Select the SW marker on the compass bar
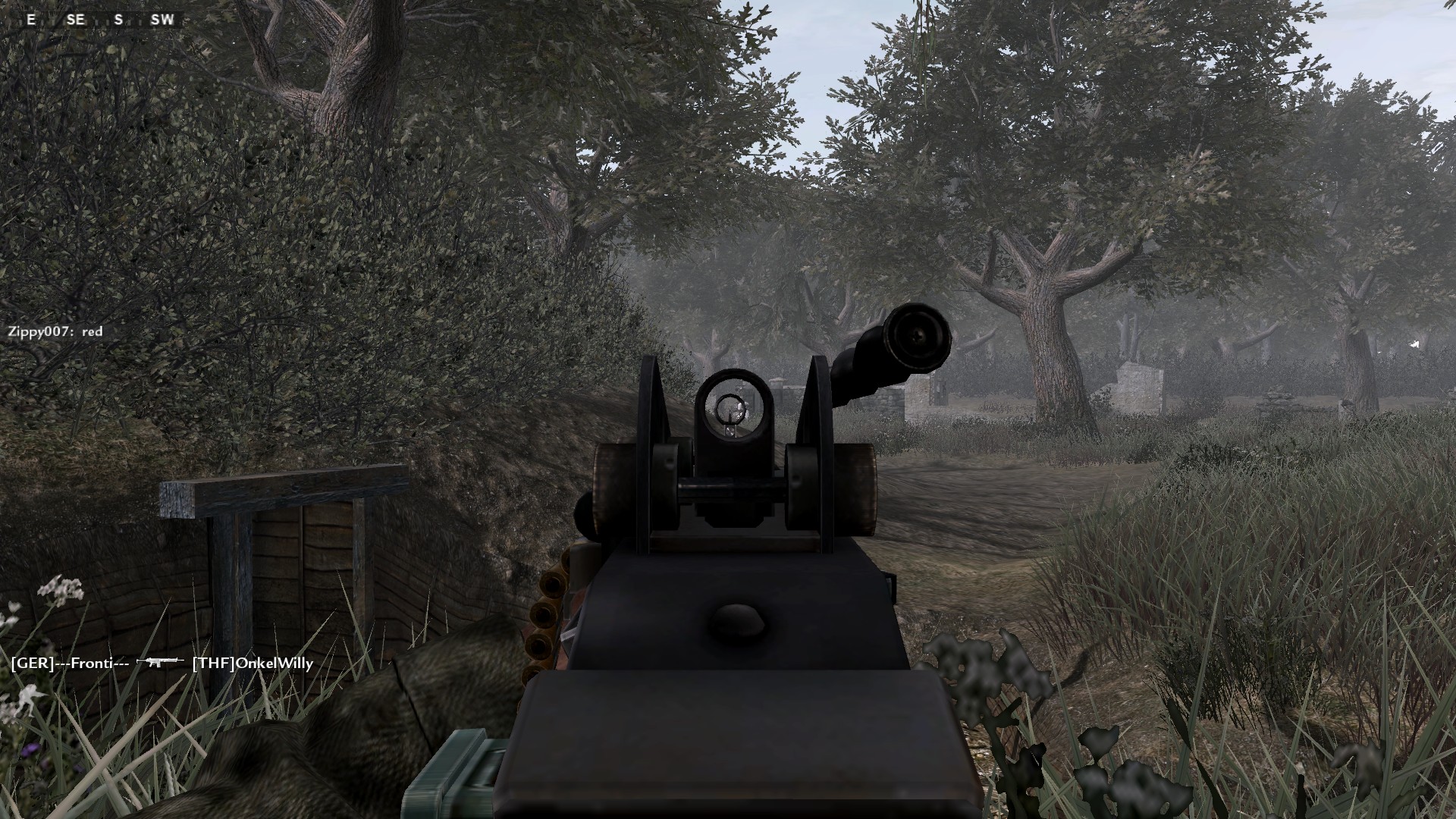1456x819 pixels. [x=162, y=20]
